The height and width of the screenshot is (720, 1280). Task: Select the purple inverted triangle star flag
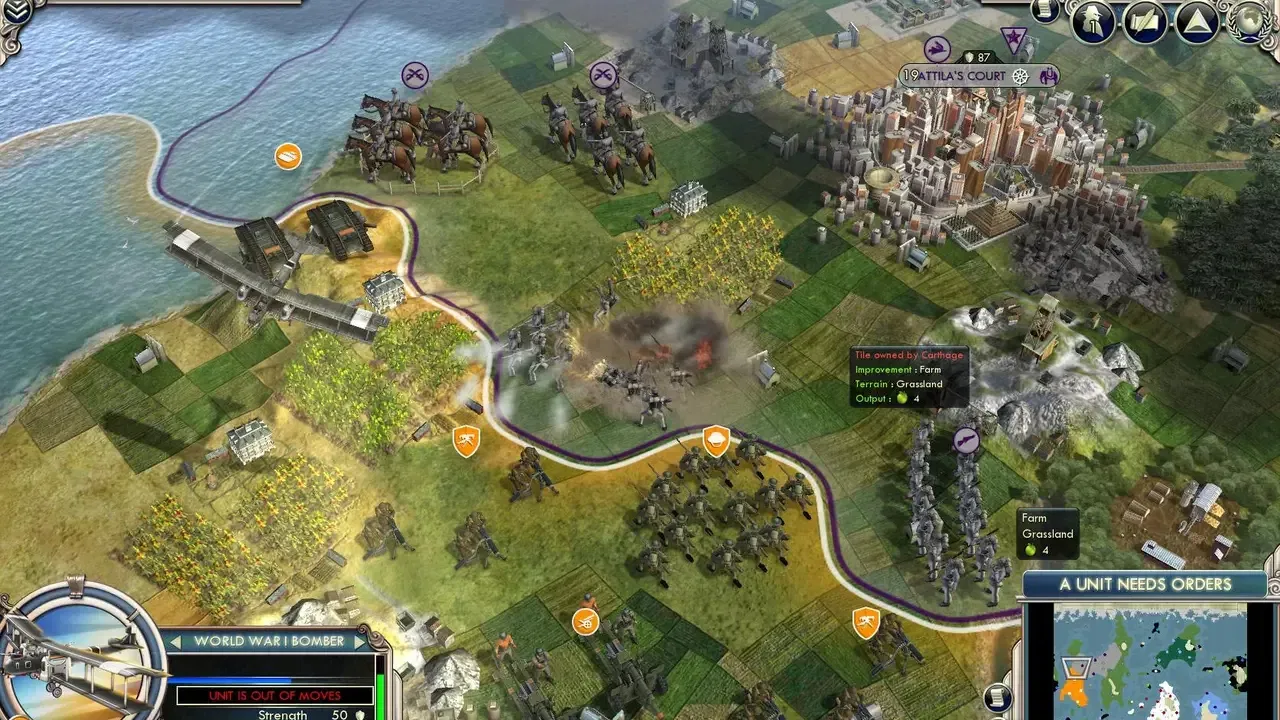[x=1015, y=40]
